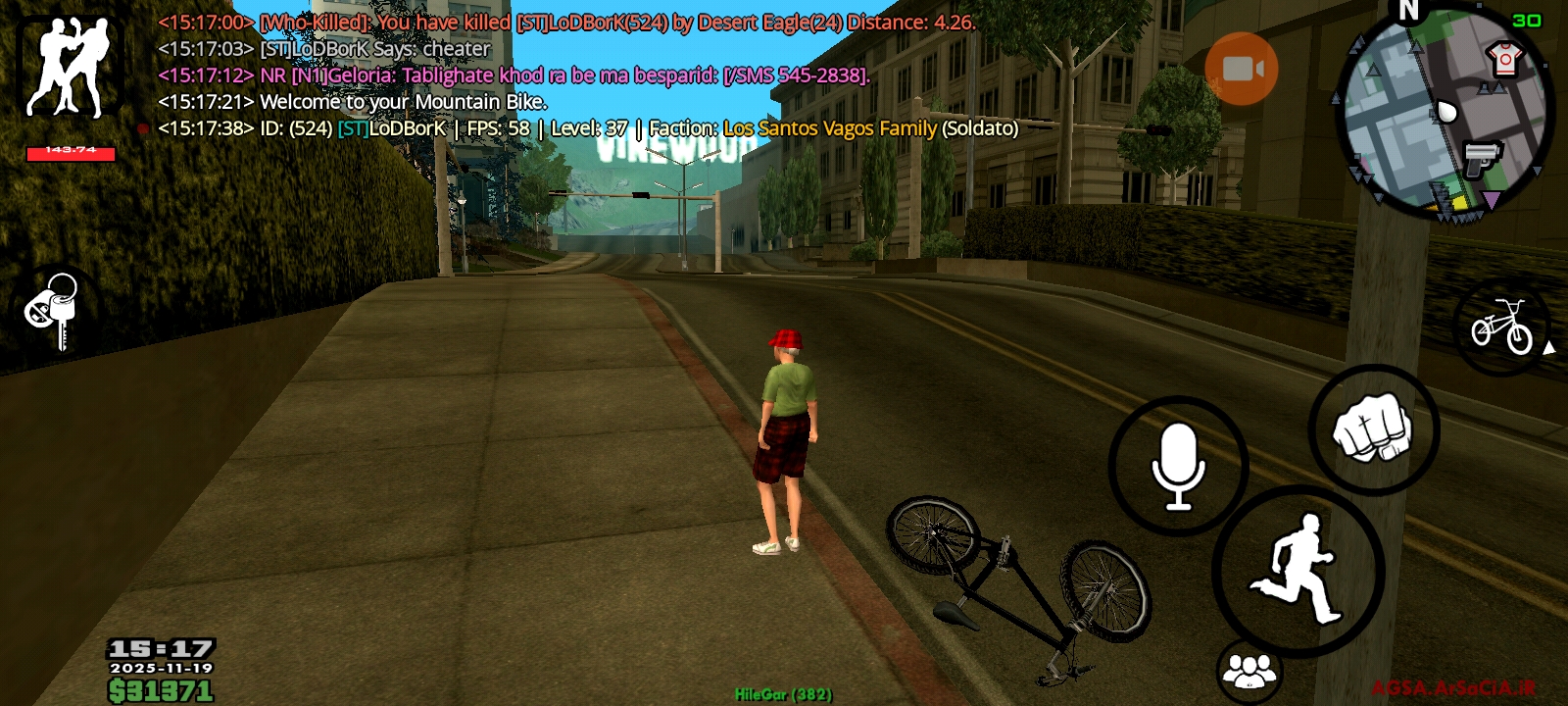The image size is (1568, 706).
Task: Activate voice chat microphone button
Action: click(1178, 466)
